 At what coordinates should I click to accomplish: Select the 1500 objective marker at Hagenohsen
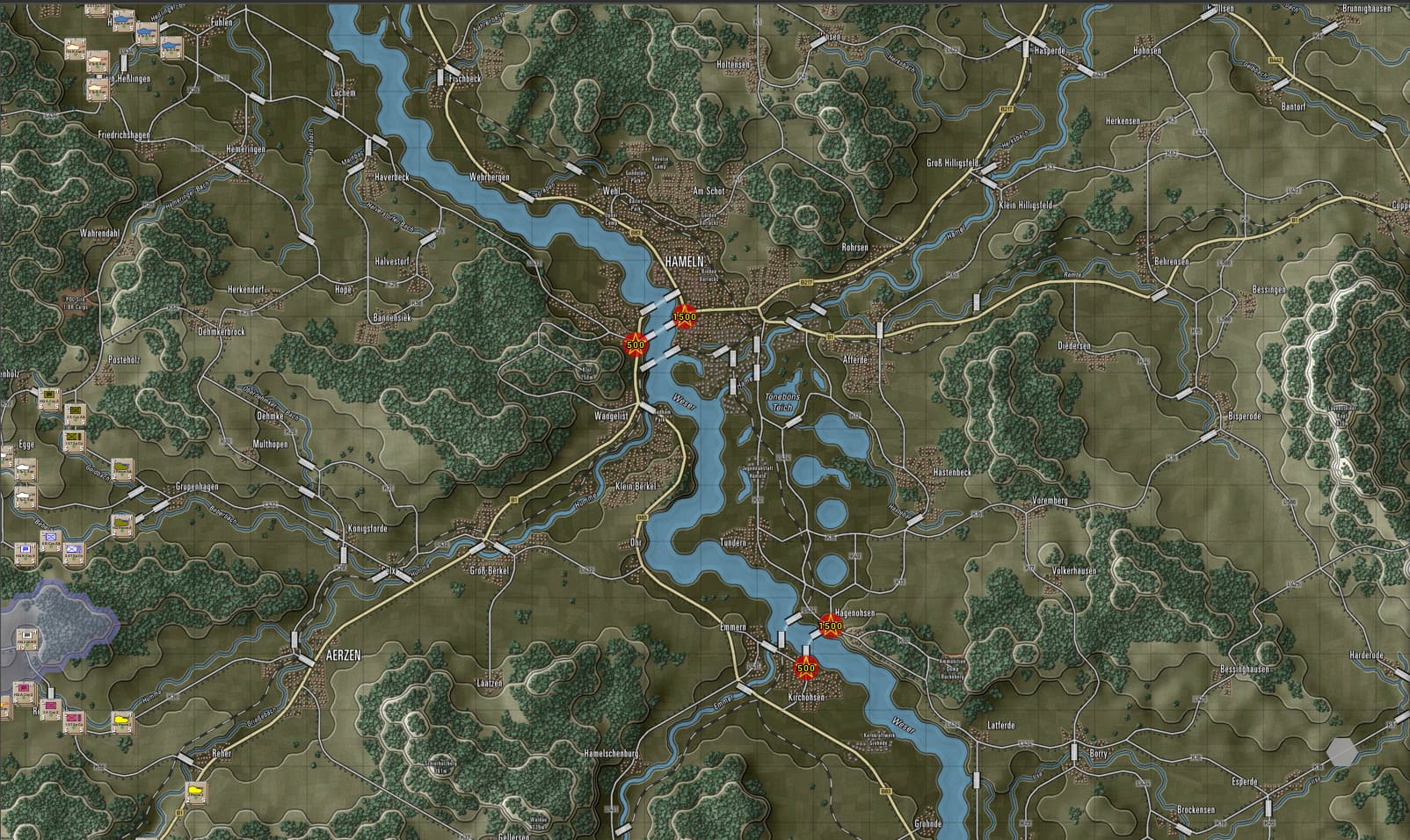coord(831,626)
